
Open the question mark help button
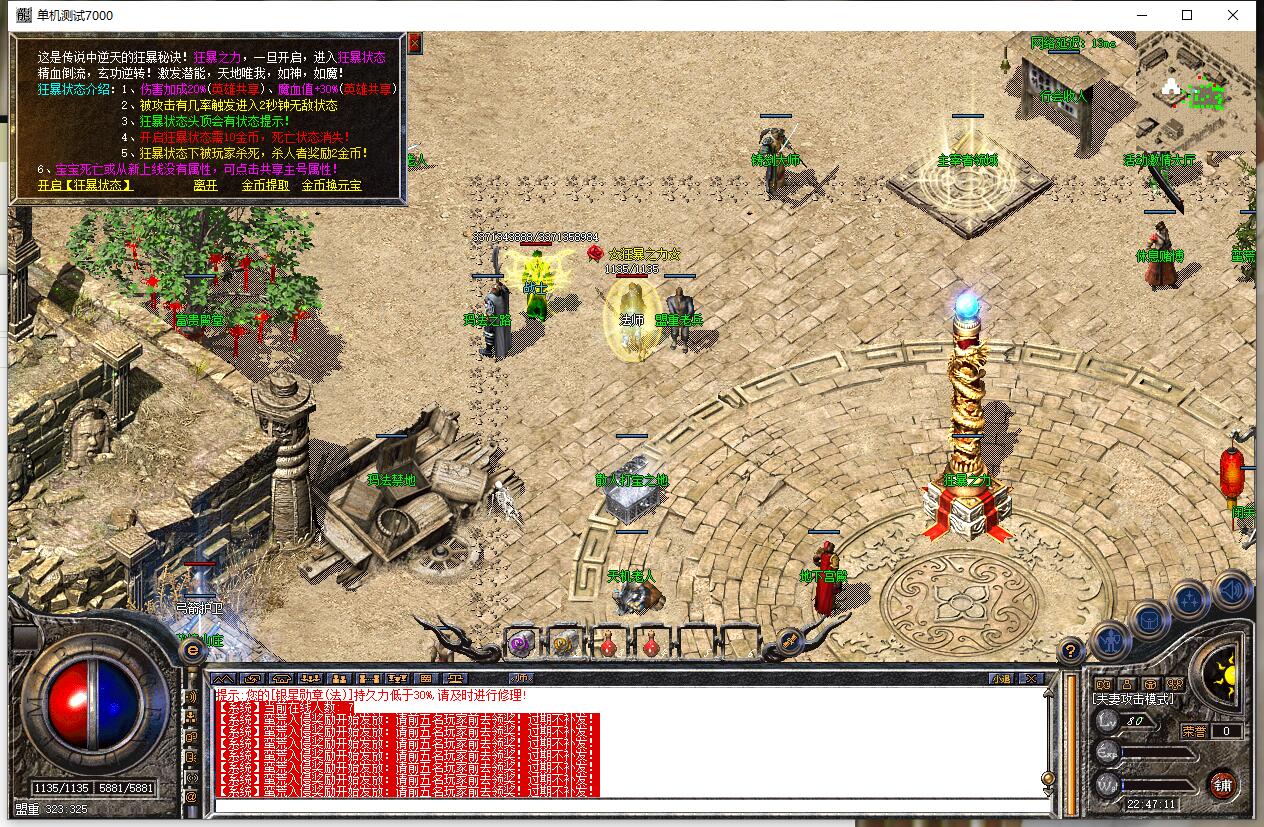click(x=1070, y=648)
